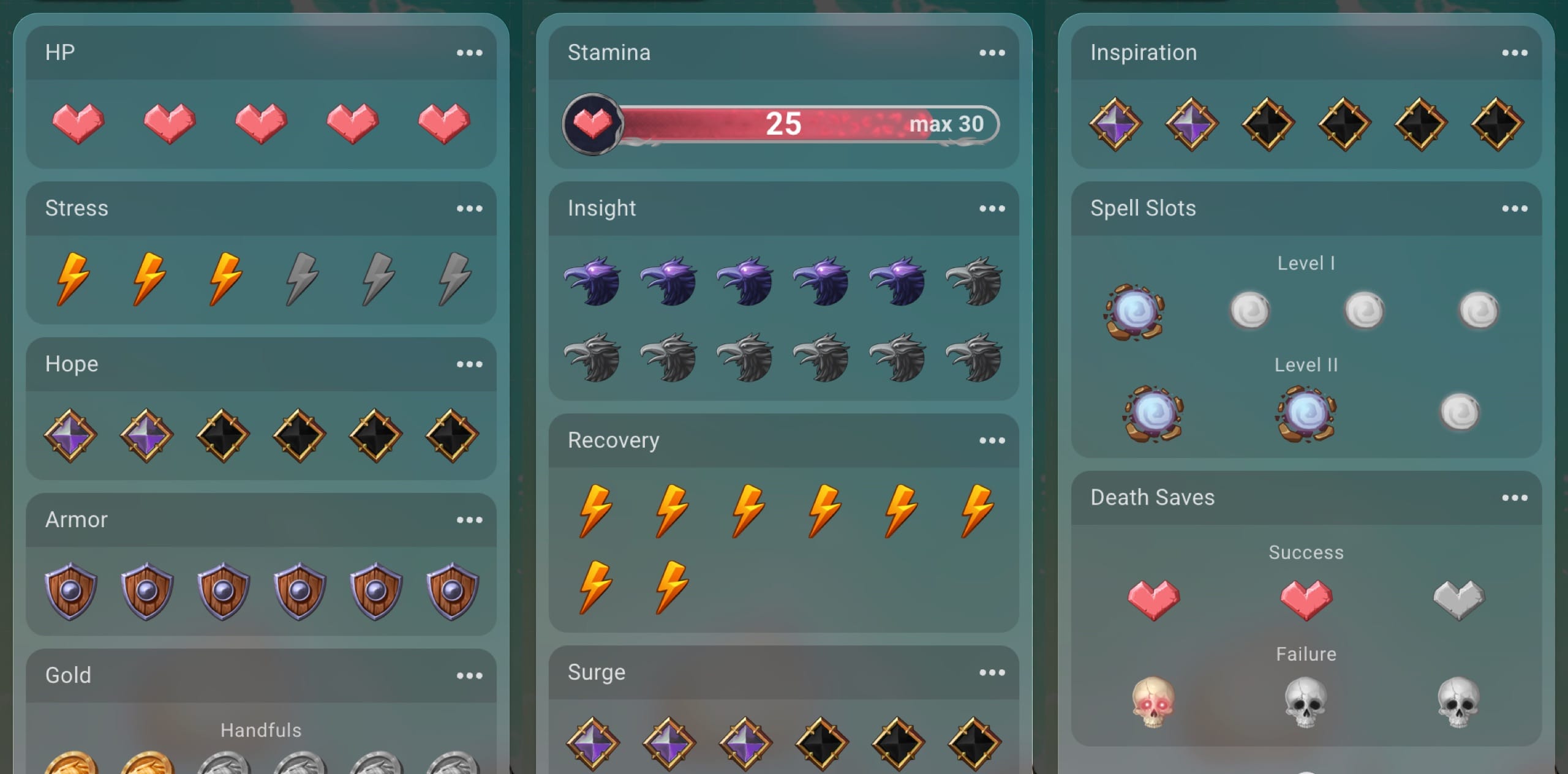Open the Stamina panel options menu
This screenshot has height=774, width=1568.
pos(992,53)
